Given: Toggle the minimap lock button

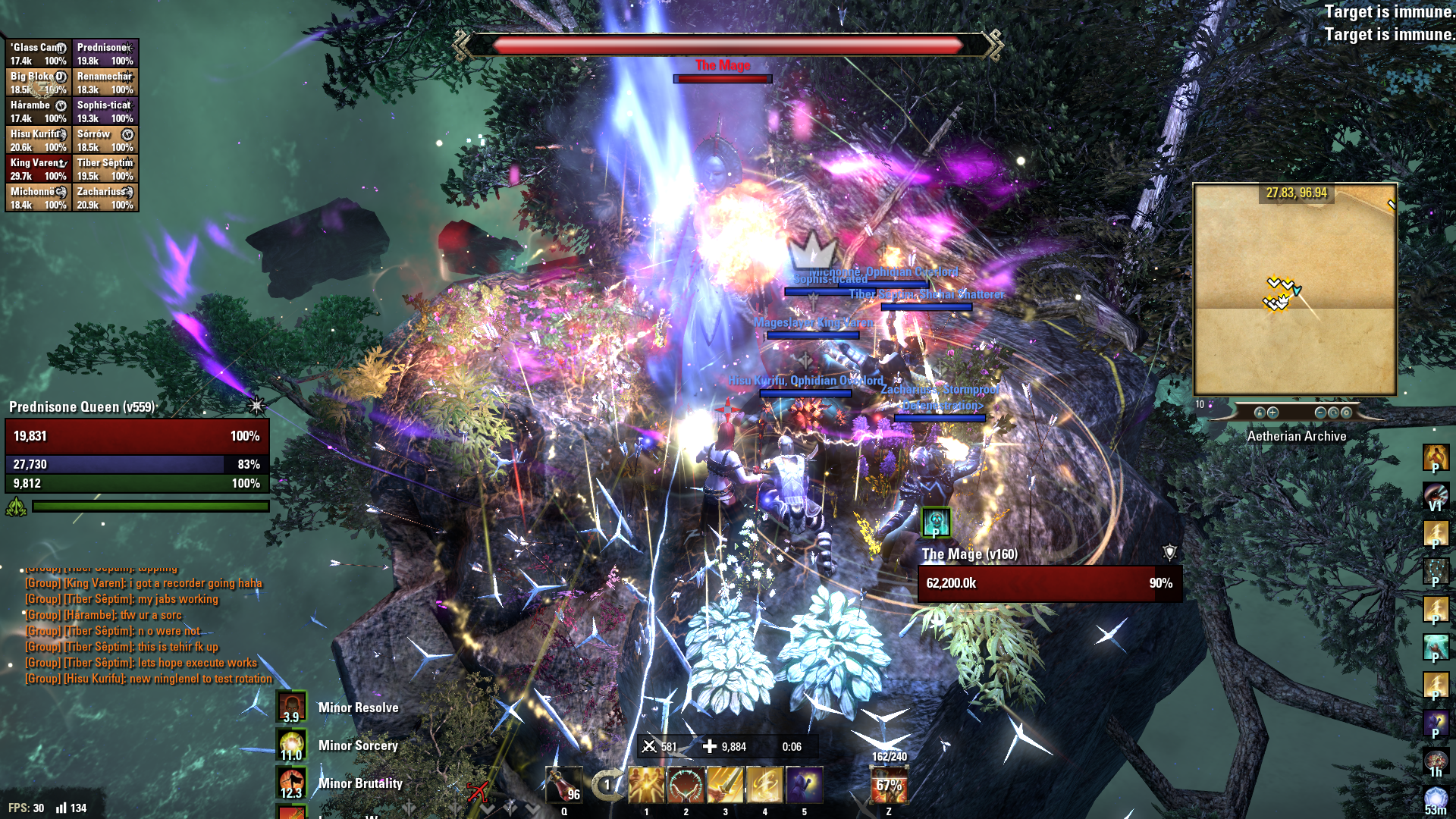Looking at the screenshot, I should pos(1260,413).
